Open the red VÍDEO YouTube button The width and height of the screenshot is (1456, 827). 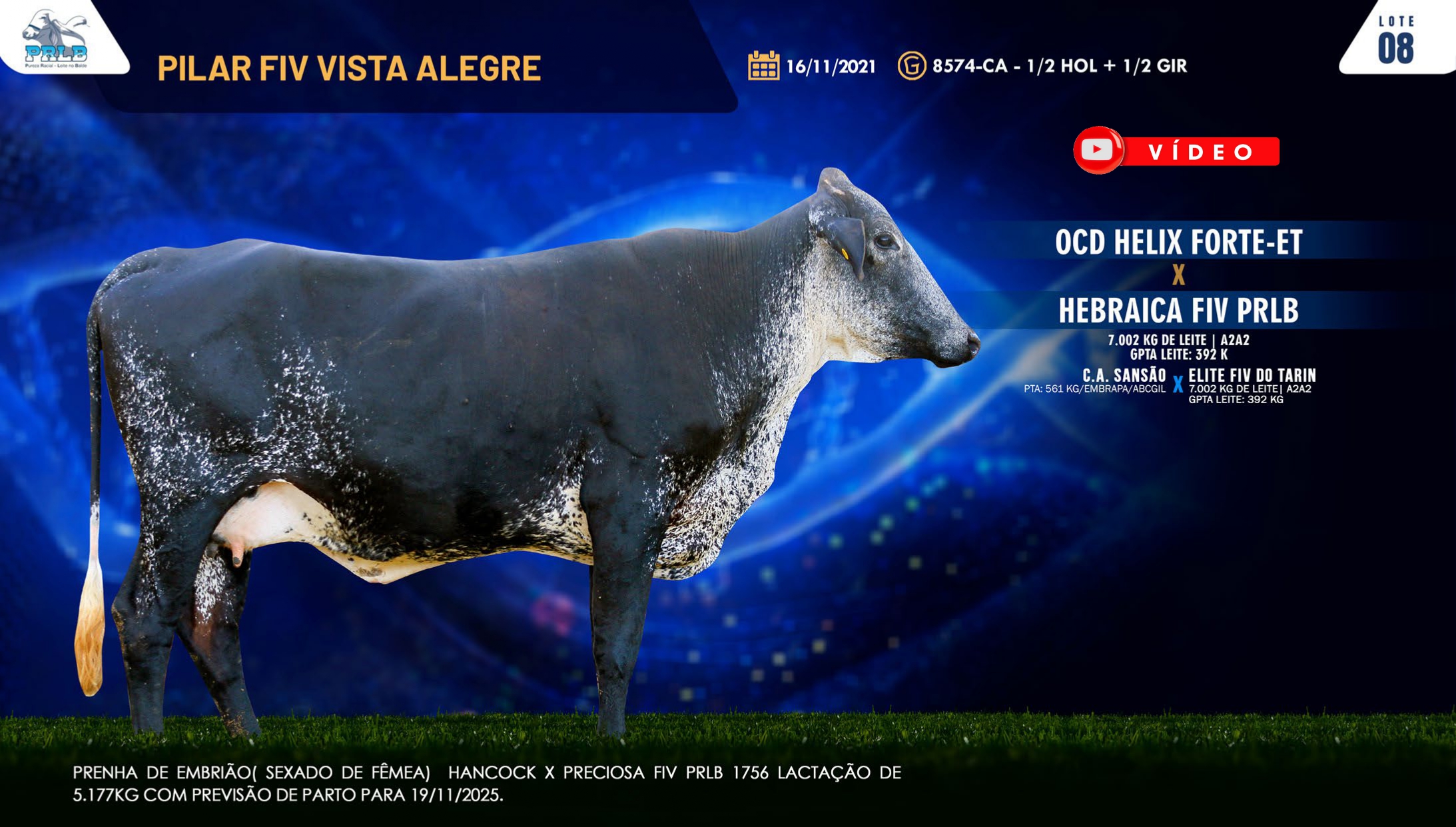pyautogui.click(x=1176, y=151)
